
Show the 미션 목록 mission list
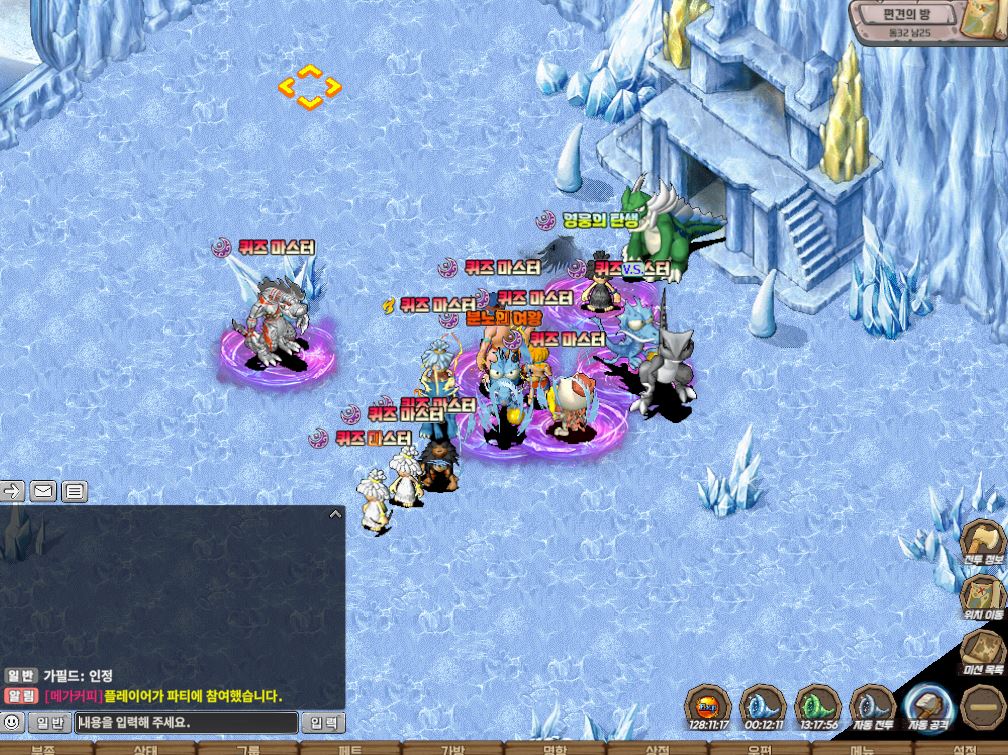point(983,652)
